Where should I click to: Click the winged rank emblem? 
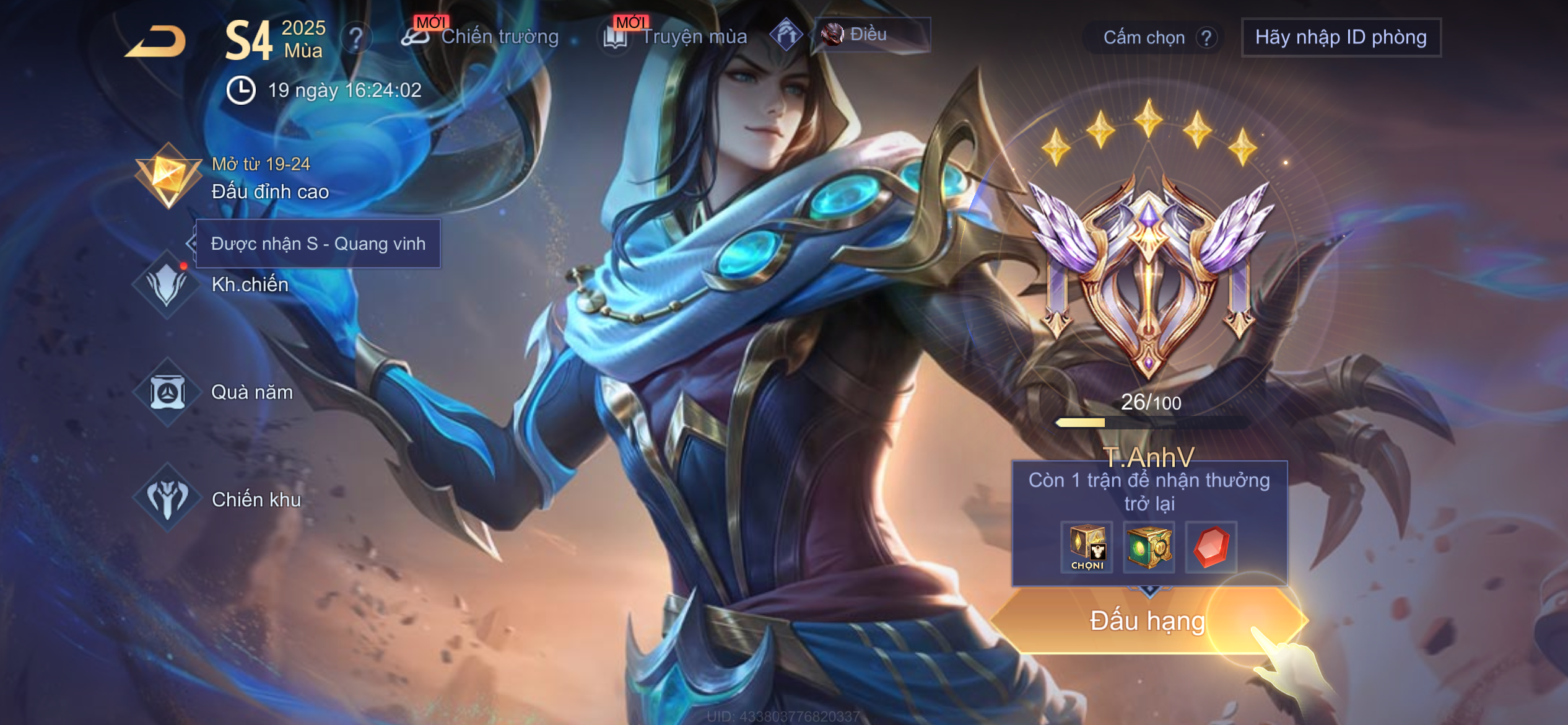pos(1149,273)
